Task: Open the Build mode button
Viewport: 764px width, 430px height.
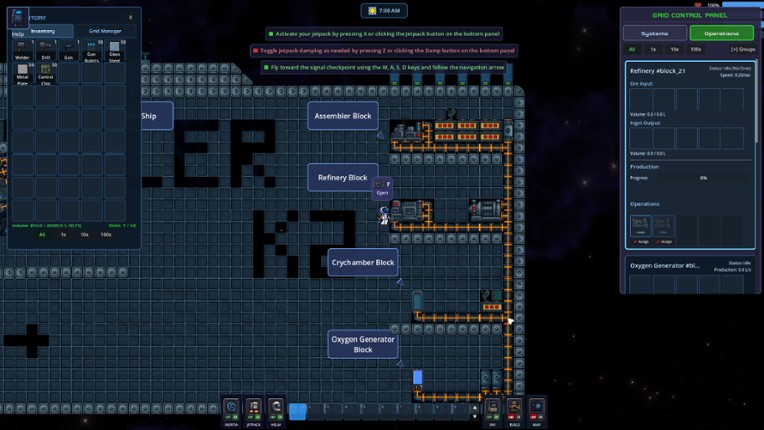Action: [x=514, y=410]
